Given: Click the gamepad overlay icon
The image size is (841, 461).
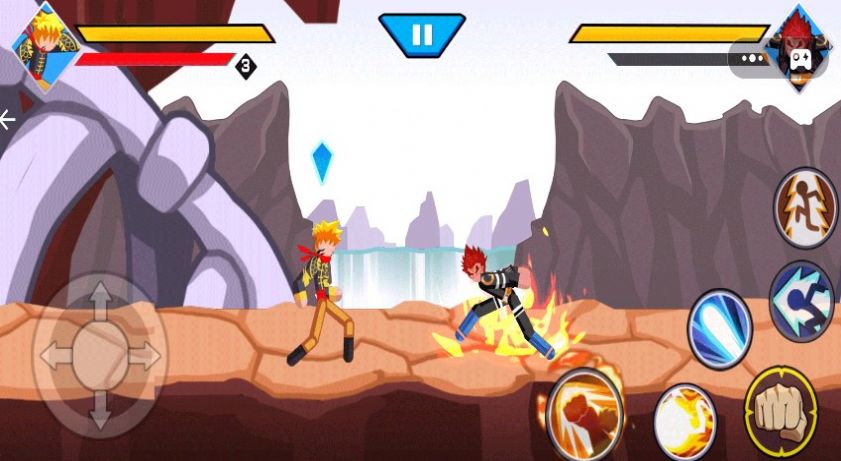Looking at the screenshot, I should point(801,58).
